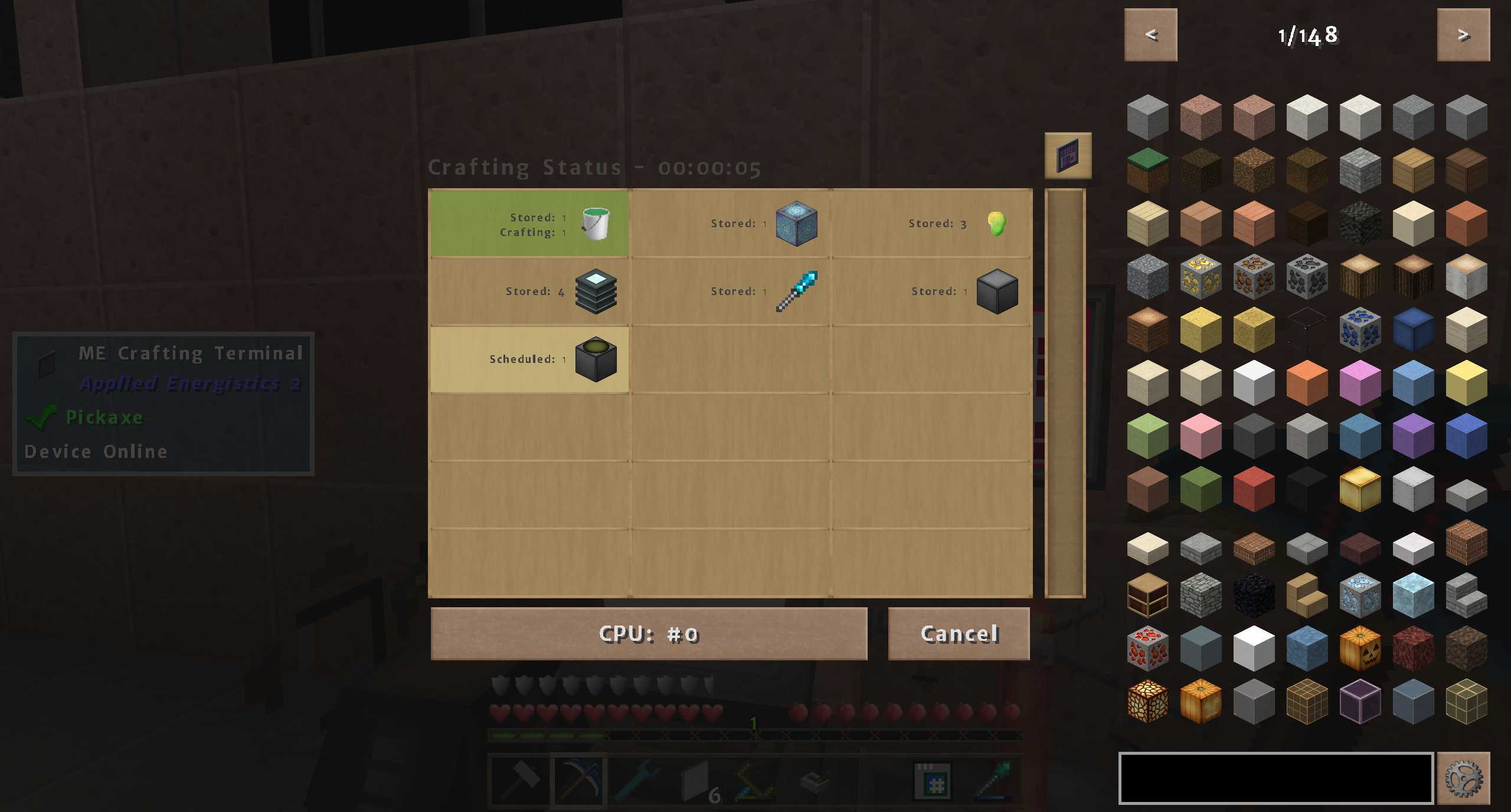Pick the pink wool block
This screenshot has width=1511, height=812.
[x=1201, y=436]
